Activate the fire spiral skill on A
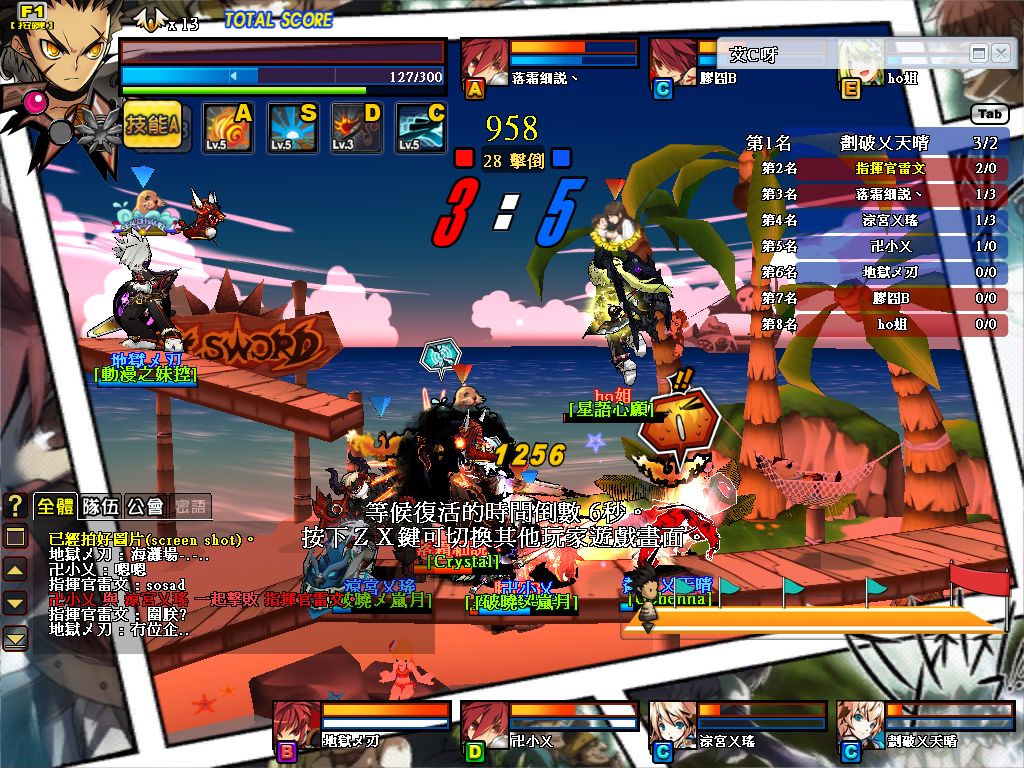The image size is (1024, 768). point(228,128)
